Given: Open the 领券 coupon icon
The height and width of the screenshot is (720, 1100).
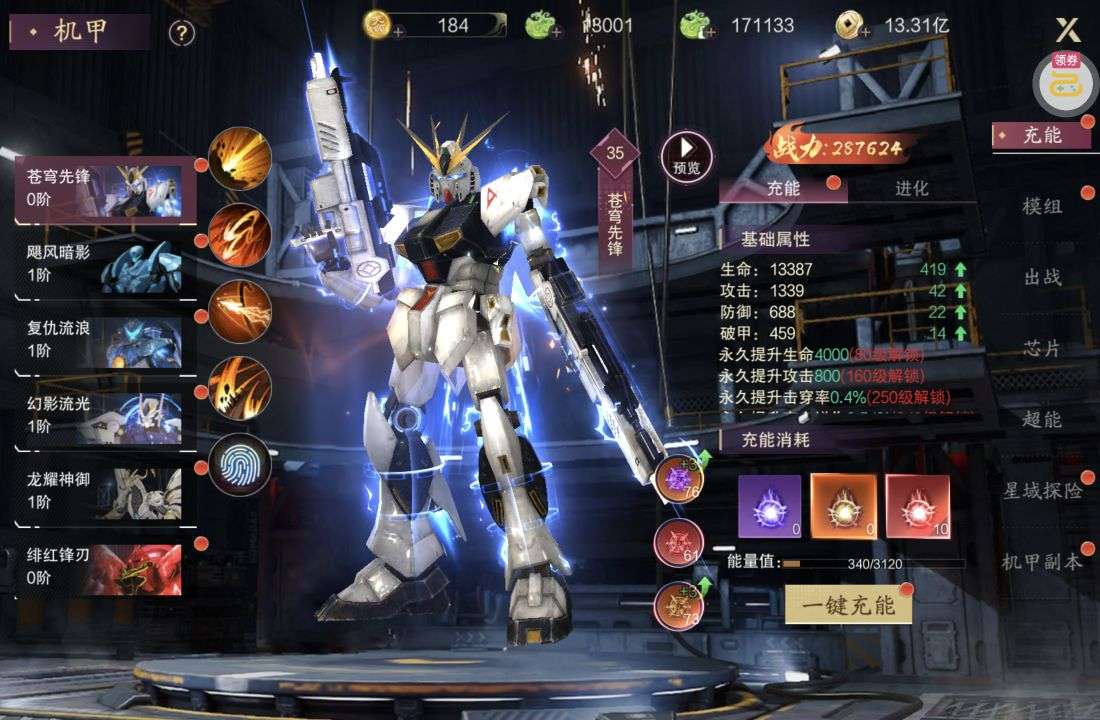Looking at the screenshot, I should pos(1065,82).
